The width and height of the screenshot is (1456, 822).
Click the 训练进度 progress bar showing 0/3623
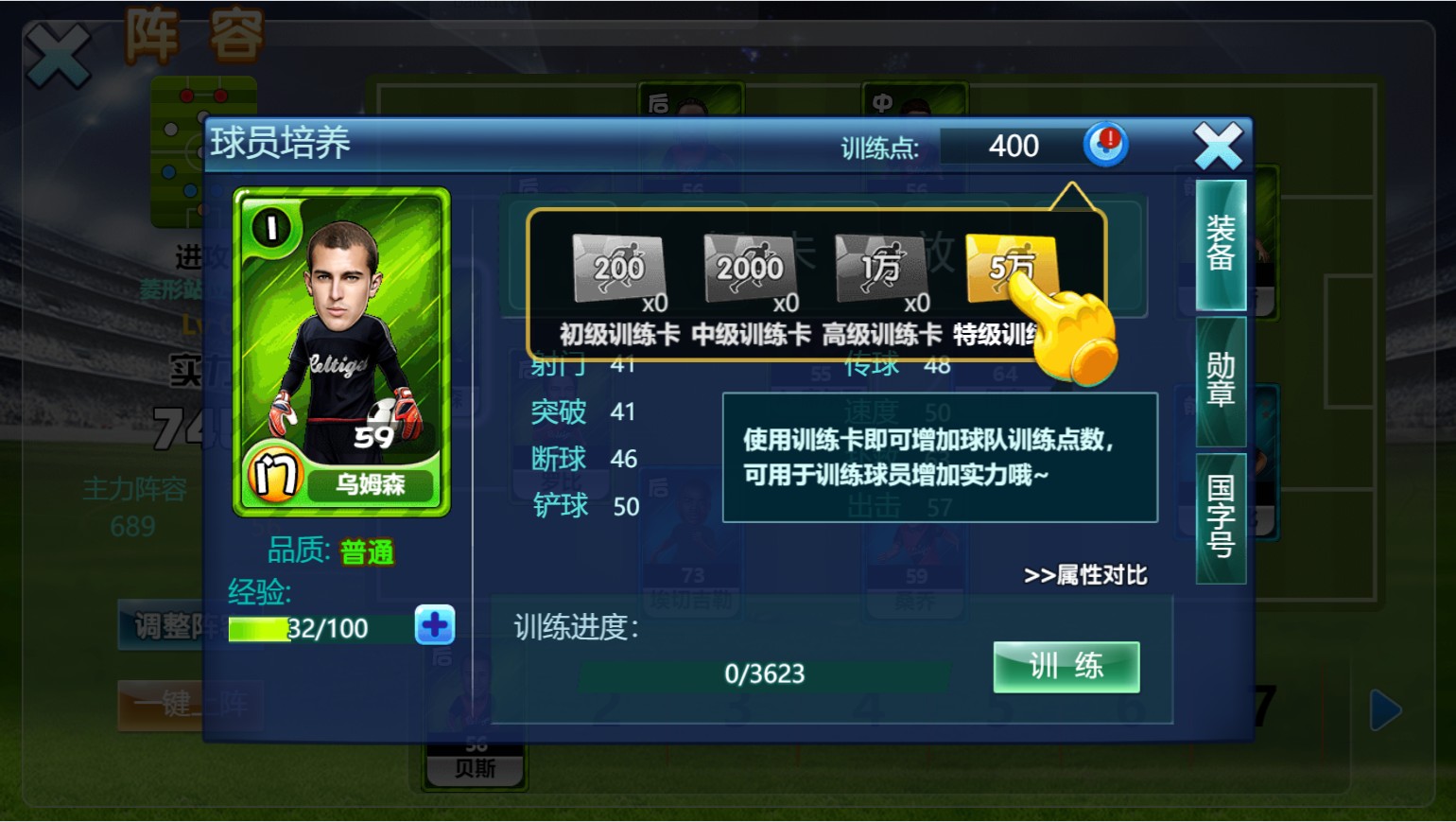point(762,673)
